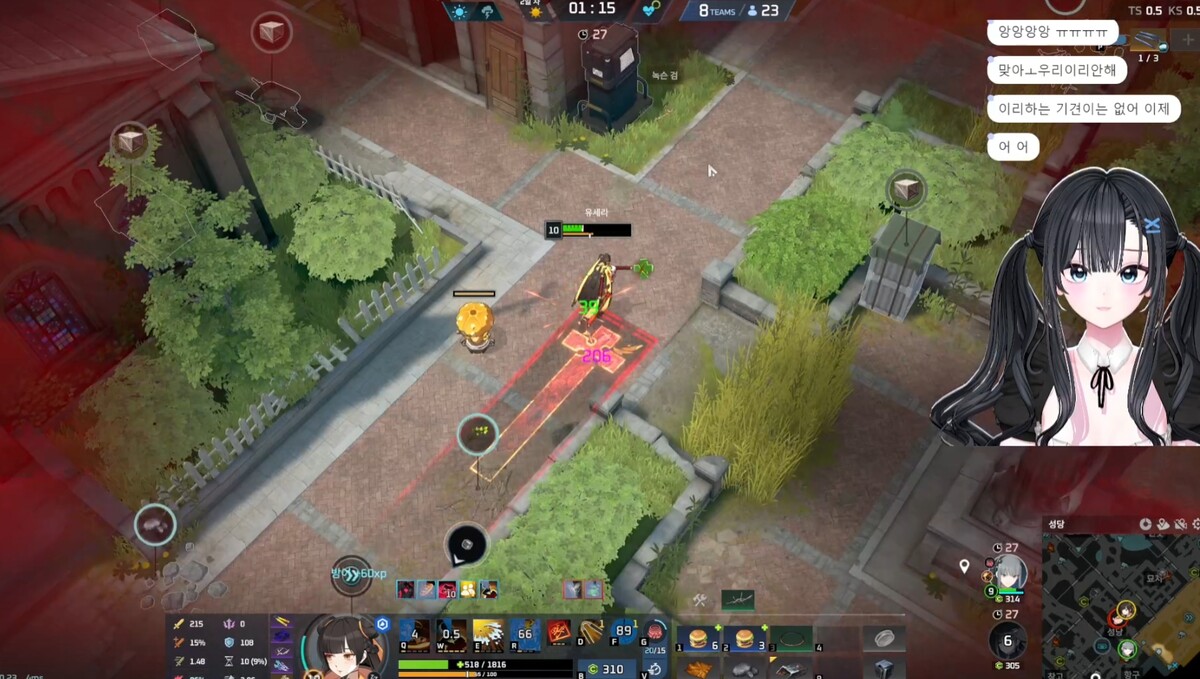
Task: Click the red passive skill icon
Action: click(x=559, y=633)
